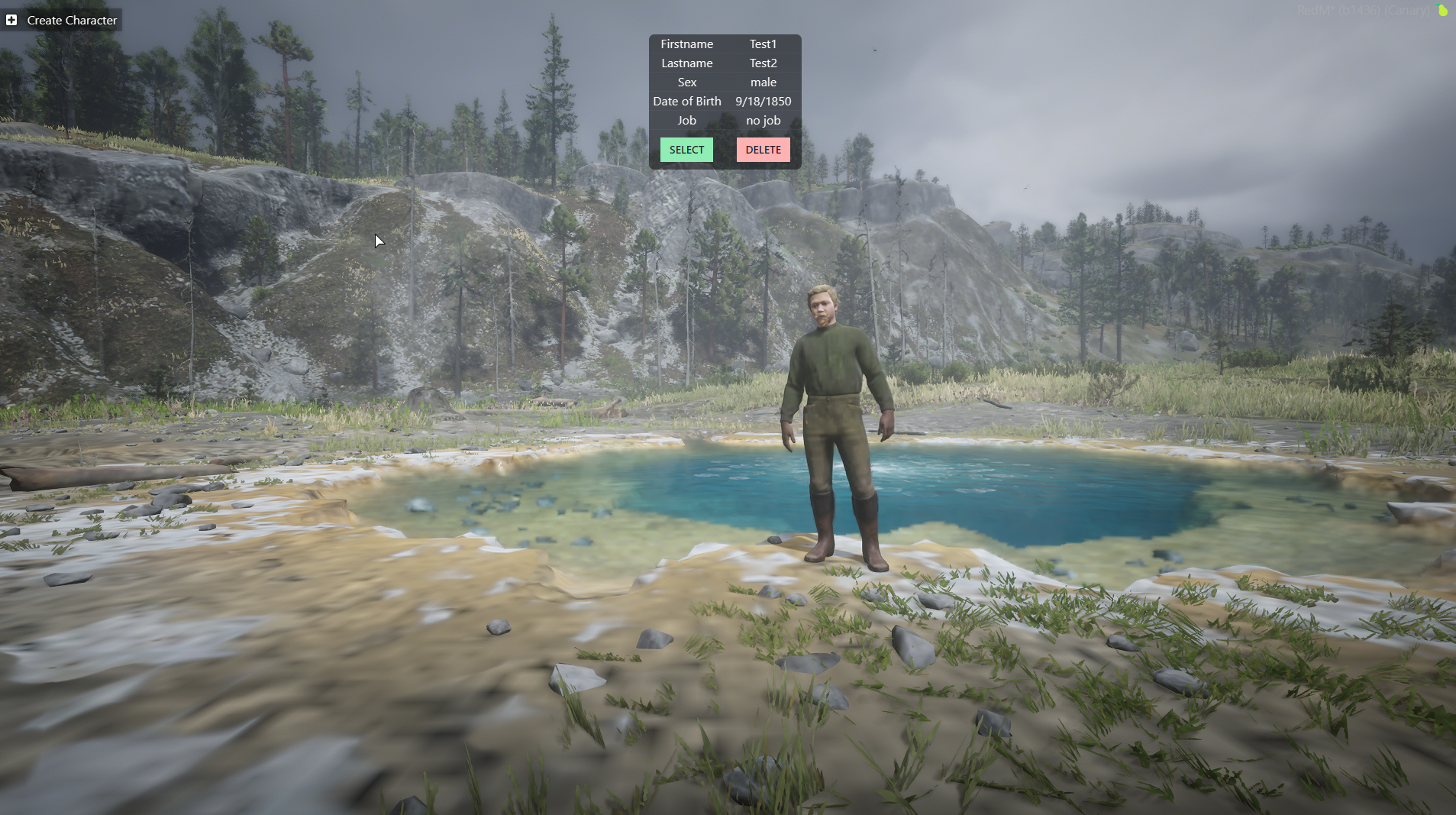Click the Test2 lastname value
Image resolution: width=1456 pixels, height=815 pixels.
[x=763, y=63]
